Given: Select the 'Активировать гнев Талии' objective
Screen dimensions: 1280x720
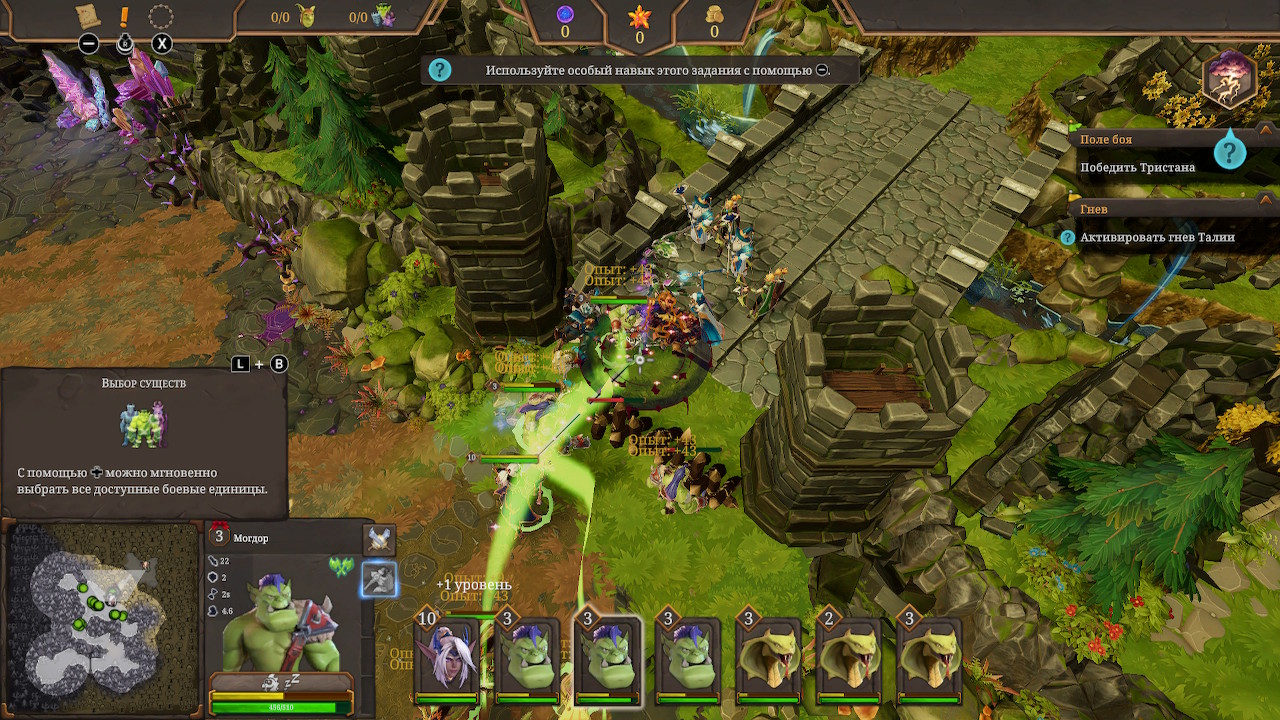Looking at the screenshot, I should (x=1157, y=237).
